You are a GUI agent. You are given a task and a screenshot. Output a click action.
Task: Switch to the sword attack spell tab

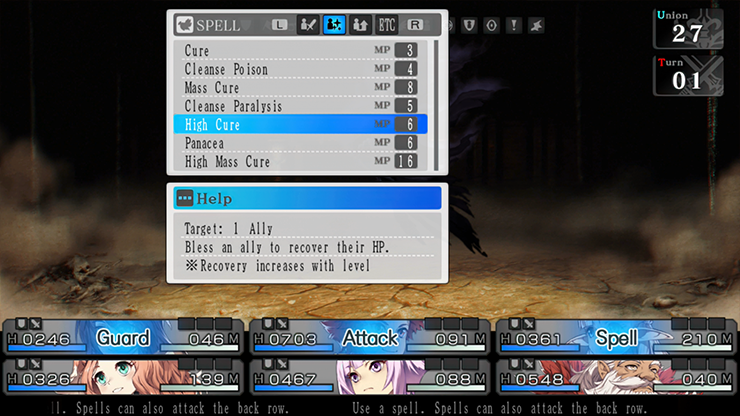pos(309,24)
